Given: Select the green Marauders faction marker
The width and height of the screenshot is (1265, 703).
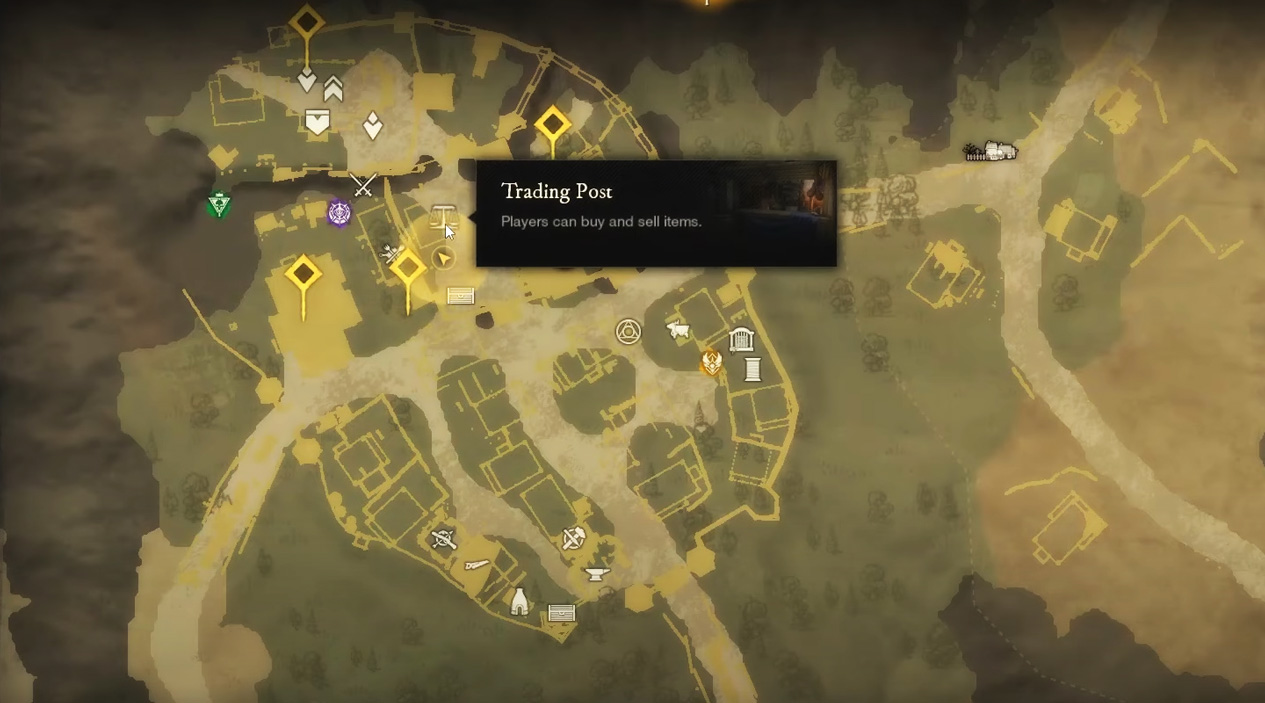Looking at the screenshot, I should click(219, 205).
